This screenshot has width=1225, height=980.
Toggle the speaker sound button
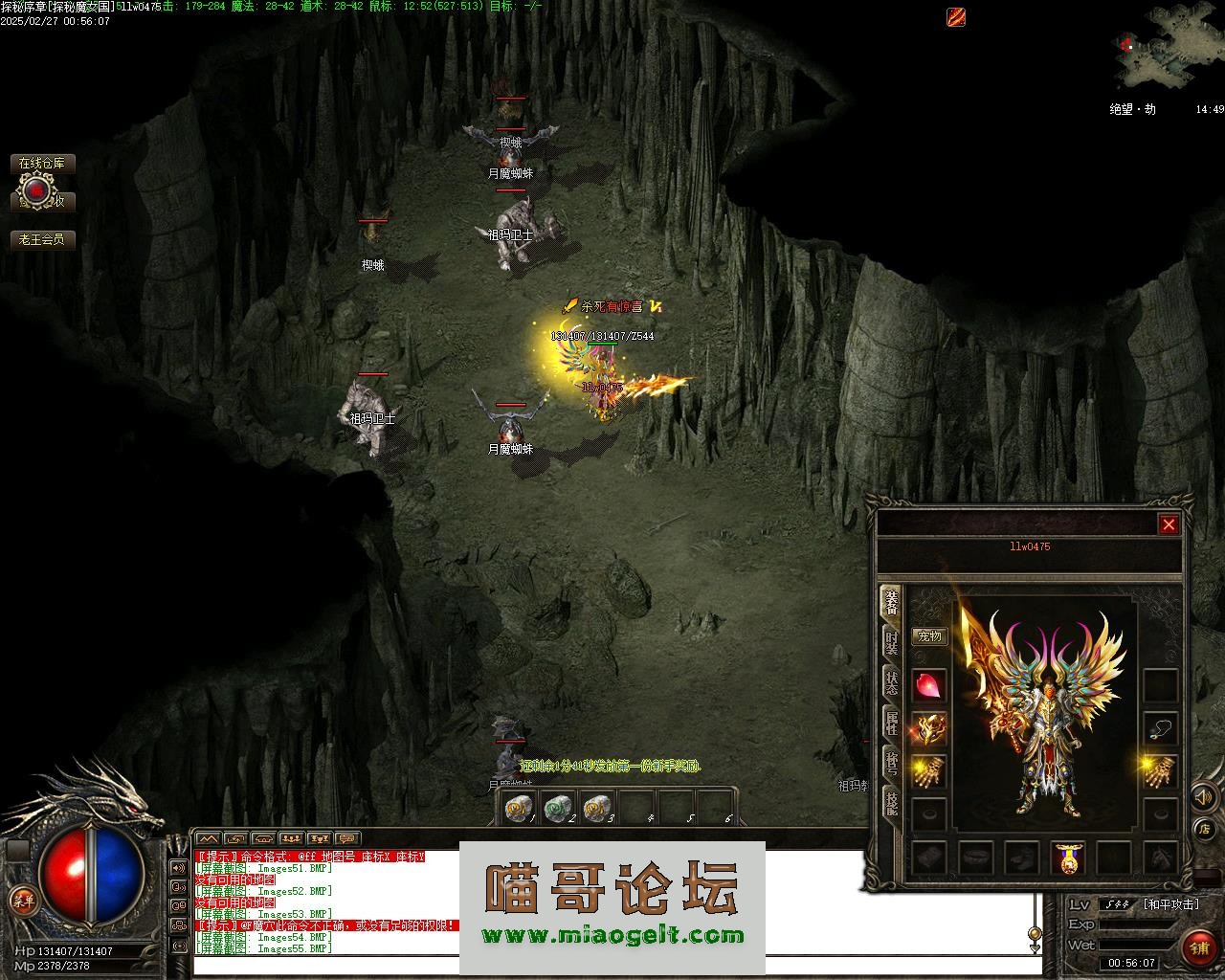(1203, 796)
